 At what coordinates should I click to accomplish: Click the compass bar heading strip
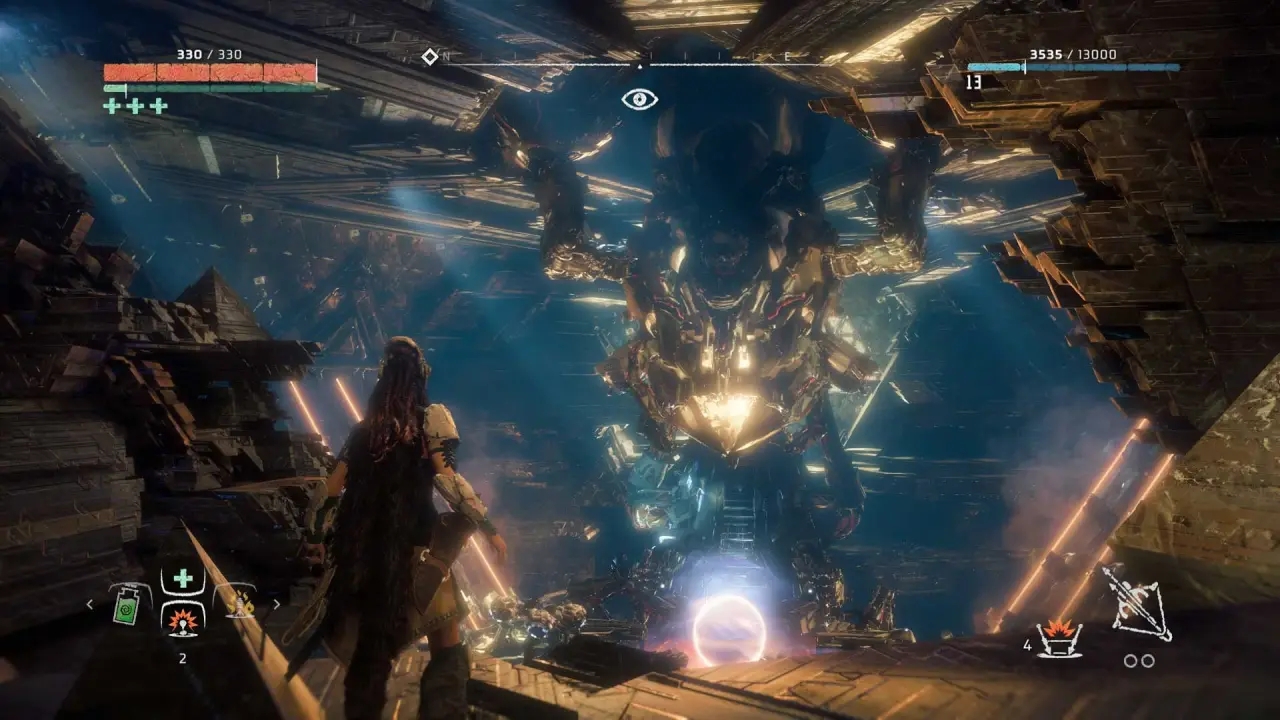[640, 65]
